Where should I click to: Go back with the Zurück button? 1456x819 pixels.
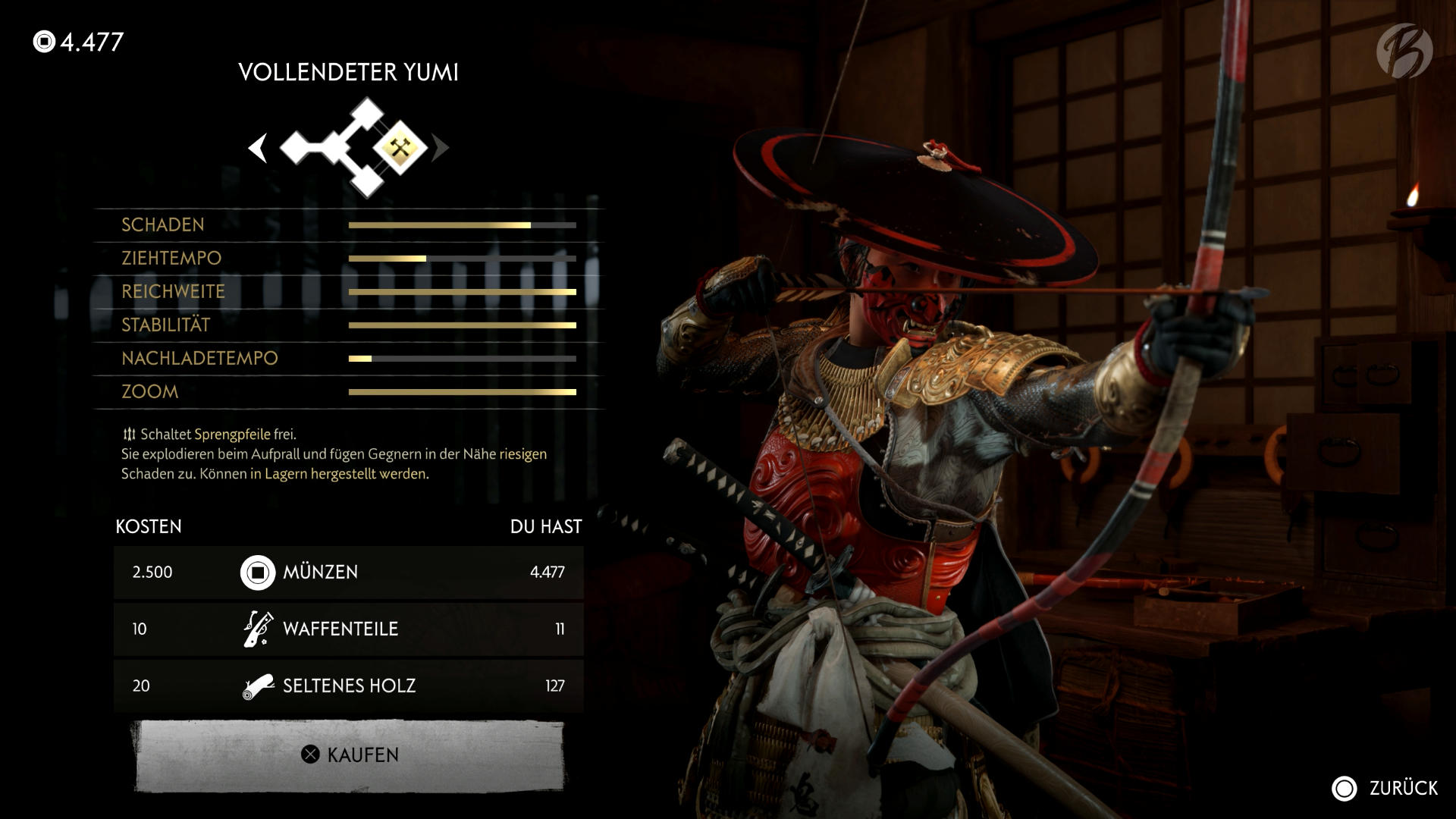tap(1385, 788)
